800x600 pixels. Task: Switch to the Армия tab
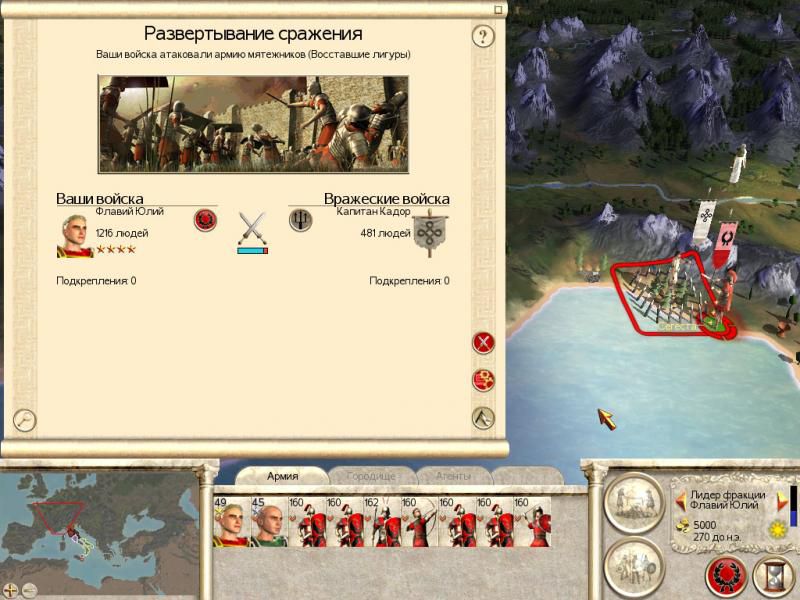283,476
